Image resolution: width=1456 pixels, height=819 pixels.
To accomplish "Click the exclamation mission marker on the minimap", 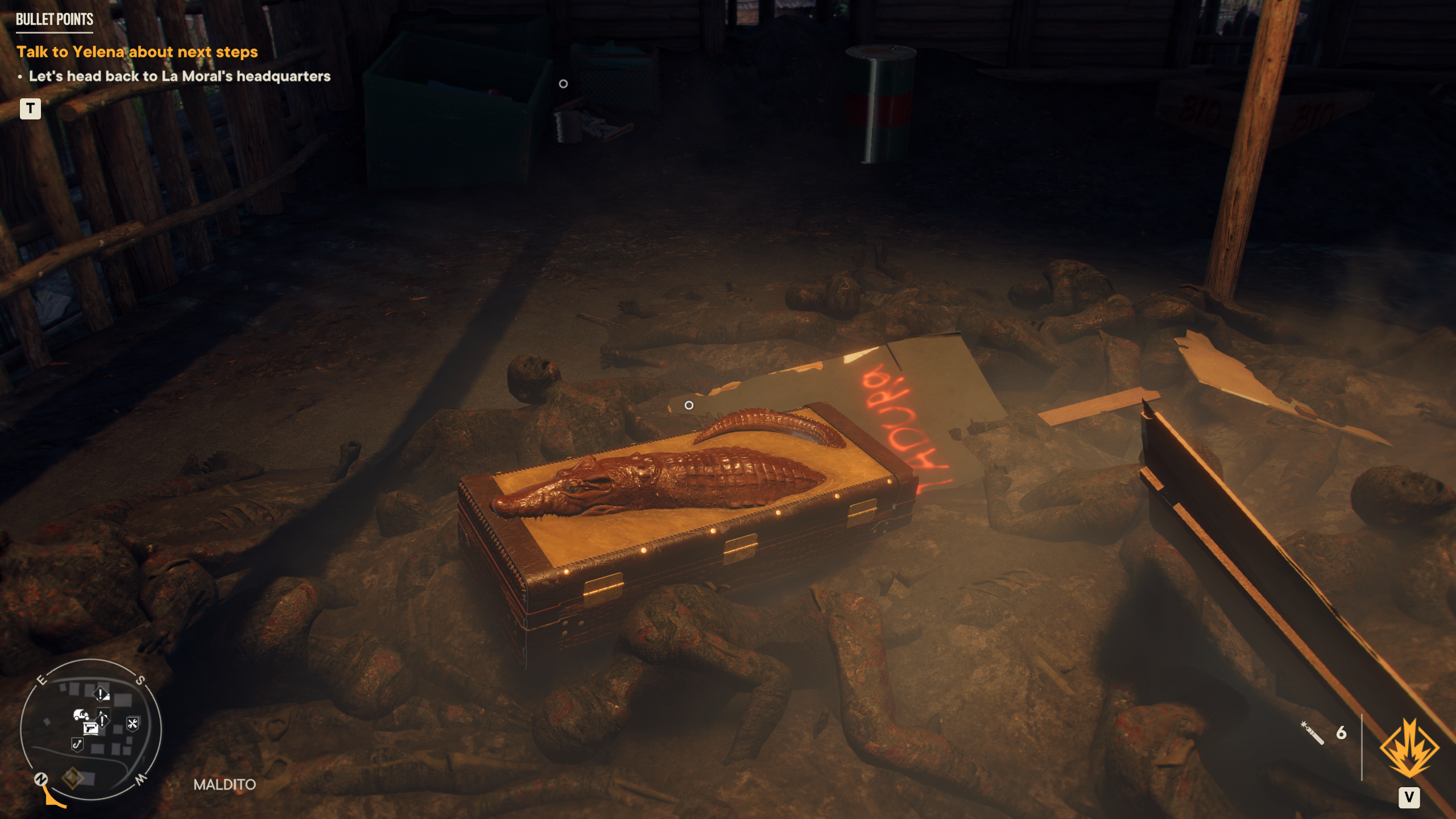I will [101, 693].
